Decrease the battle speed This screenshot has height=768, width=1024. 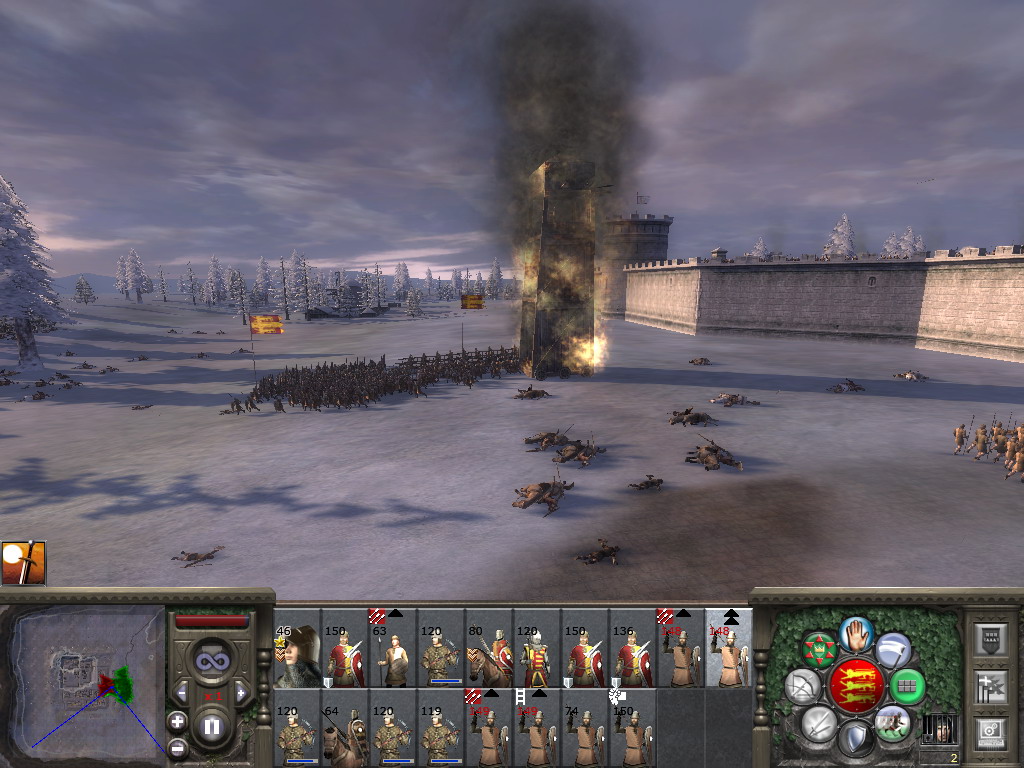pos(182,693)
